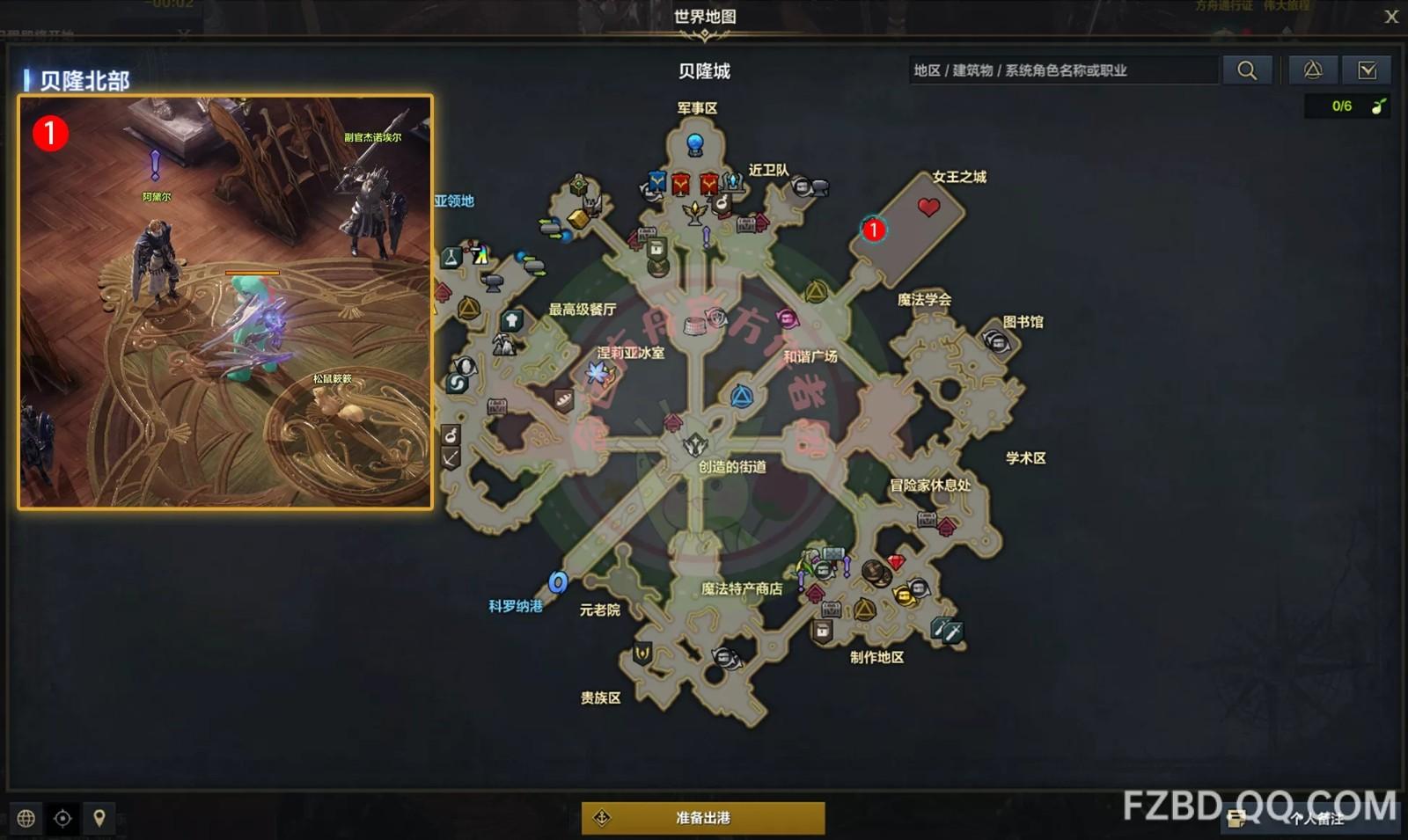Click the map search text field
The height and width of the screenshot is (840, 1408).
pyautogui.click(x=1063, y=70)
